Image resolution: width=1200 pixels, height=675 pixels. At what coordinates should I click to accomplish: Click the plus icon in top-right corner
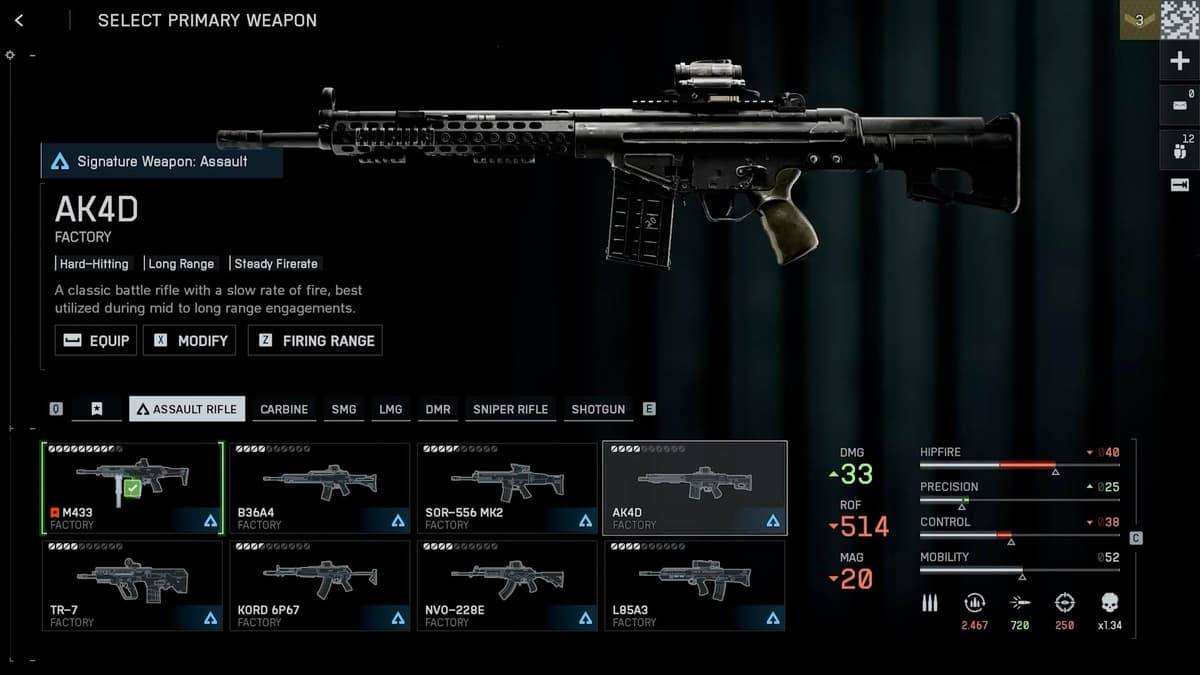click(x=1179, y=61)
